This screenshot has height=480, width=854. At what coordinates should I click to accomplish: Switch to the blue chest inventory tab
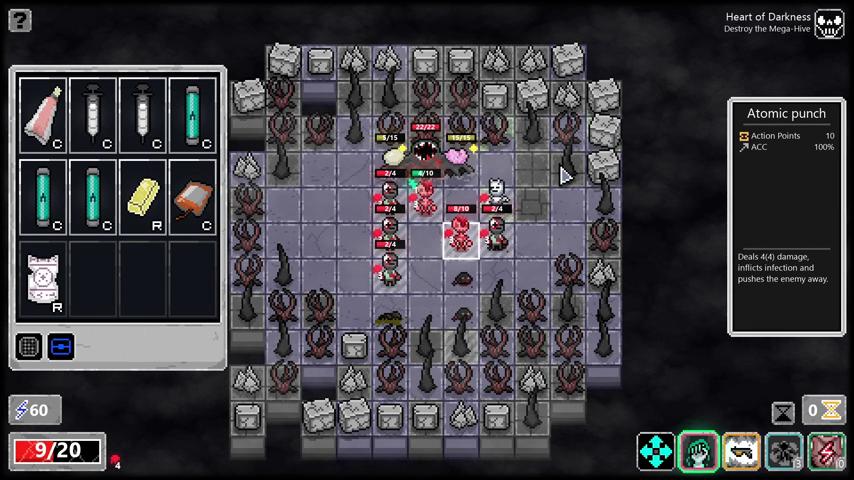(x=61, y=347)
